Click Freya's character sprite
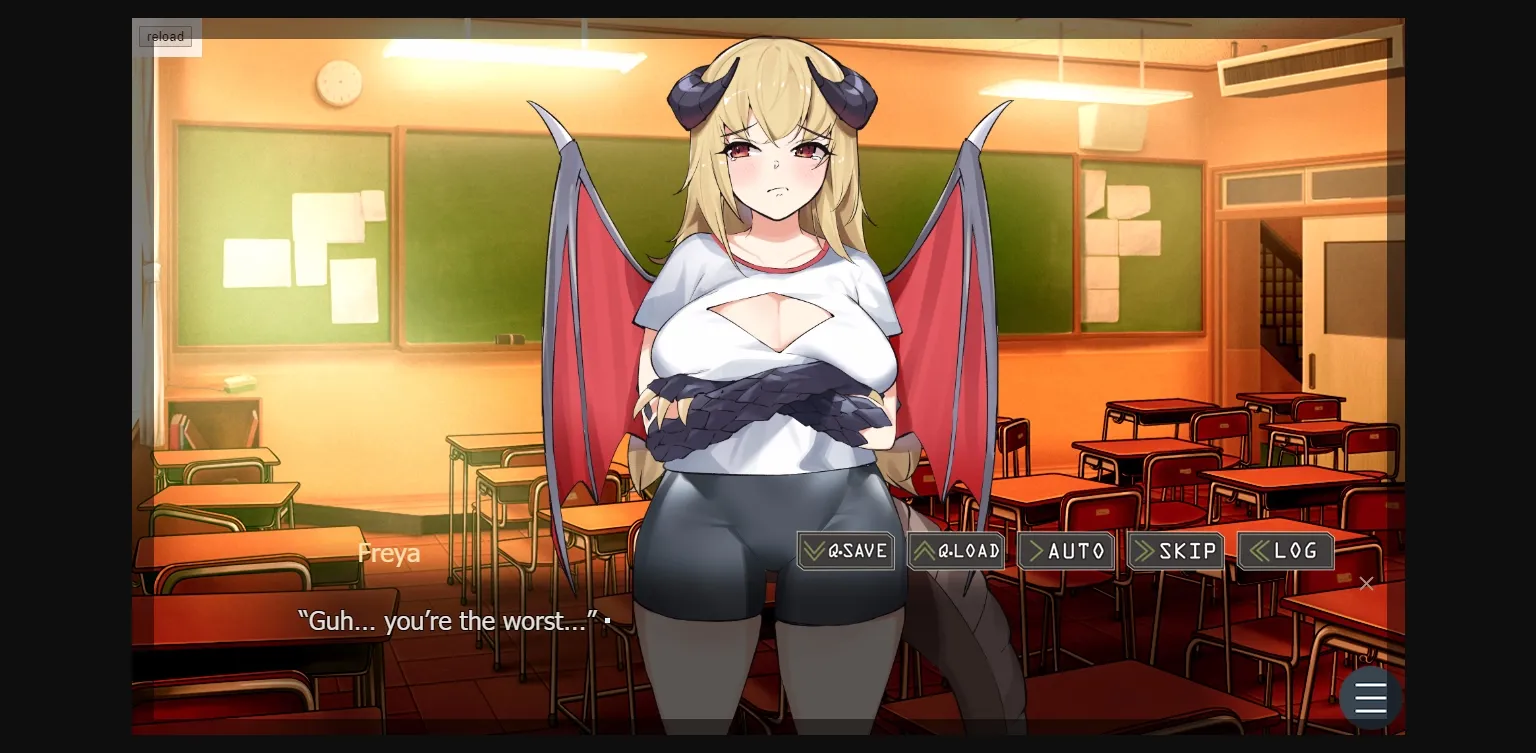This screenshot has width=1536, height=753. click(770, 300)
